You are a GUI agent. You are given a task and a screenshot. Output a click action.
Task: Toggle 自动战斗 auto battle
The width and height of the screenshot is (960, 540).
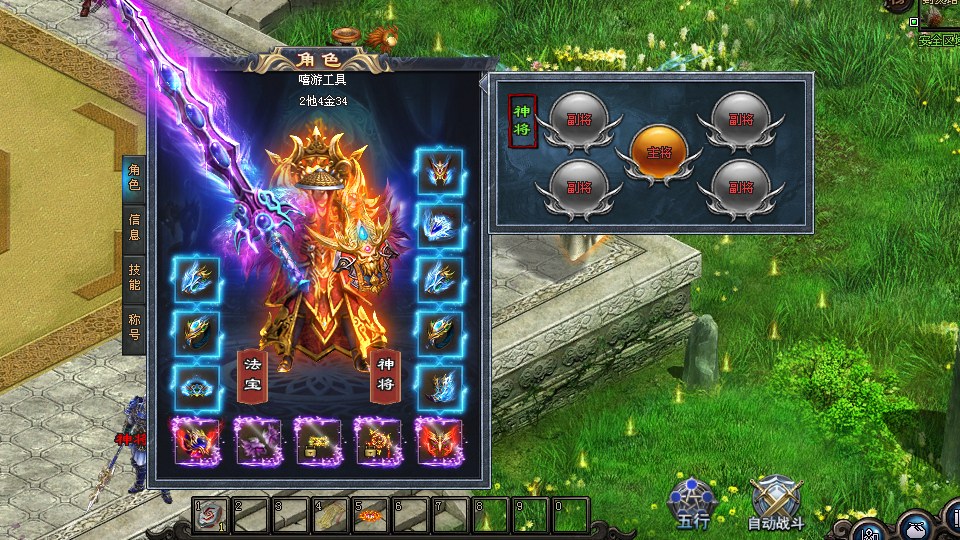click(776, 499)
